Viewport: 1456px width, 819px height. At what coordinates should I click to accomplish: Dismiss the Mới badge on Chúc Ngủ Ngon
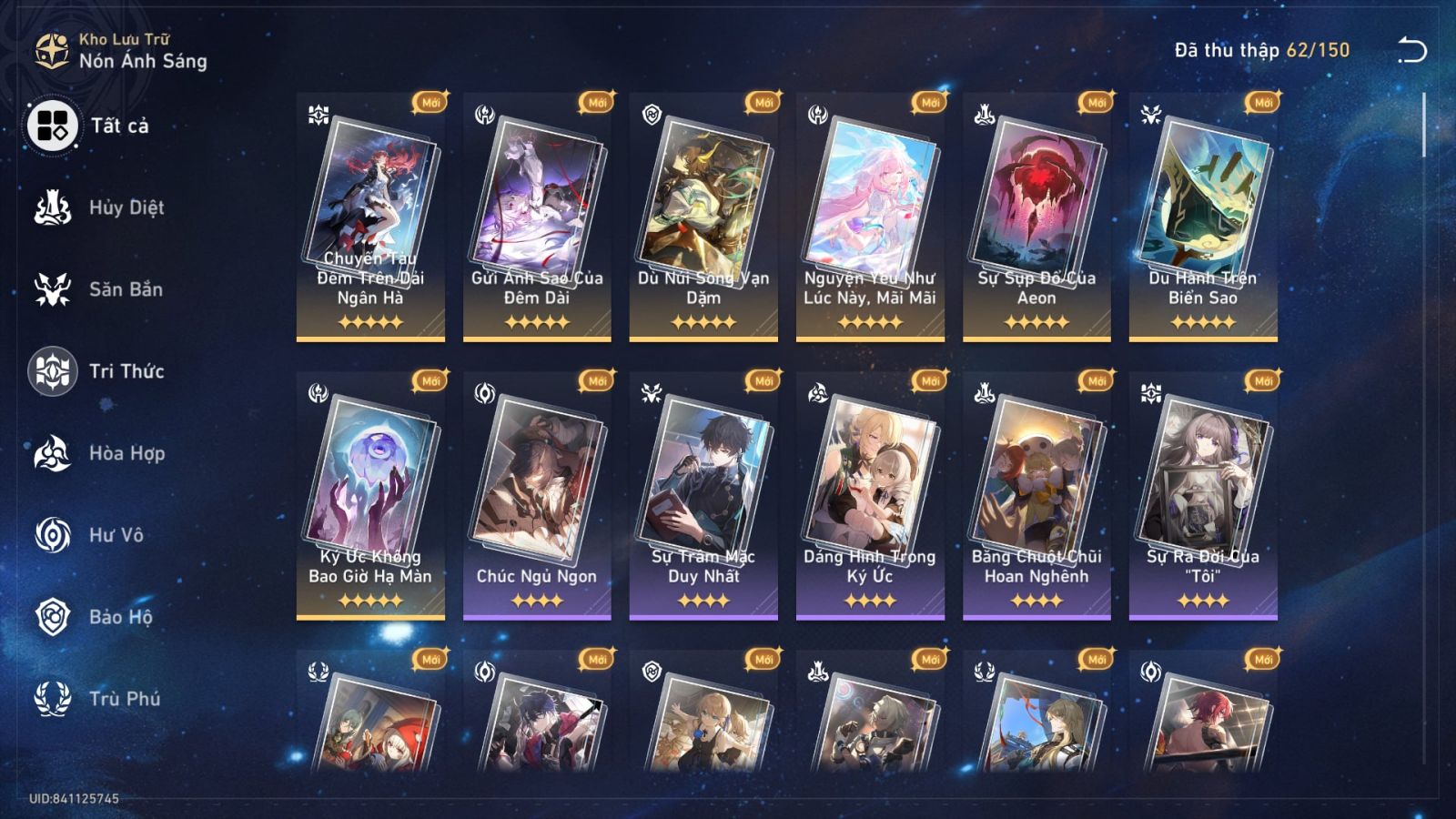(x=597, y=381)
